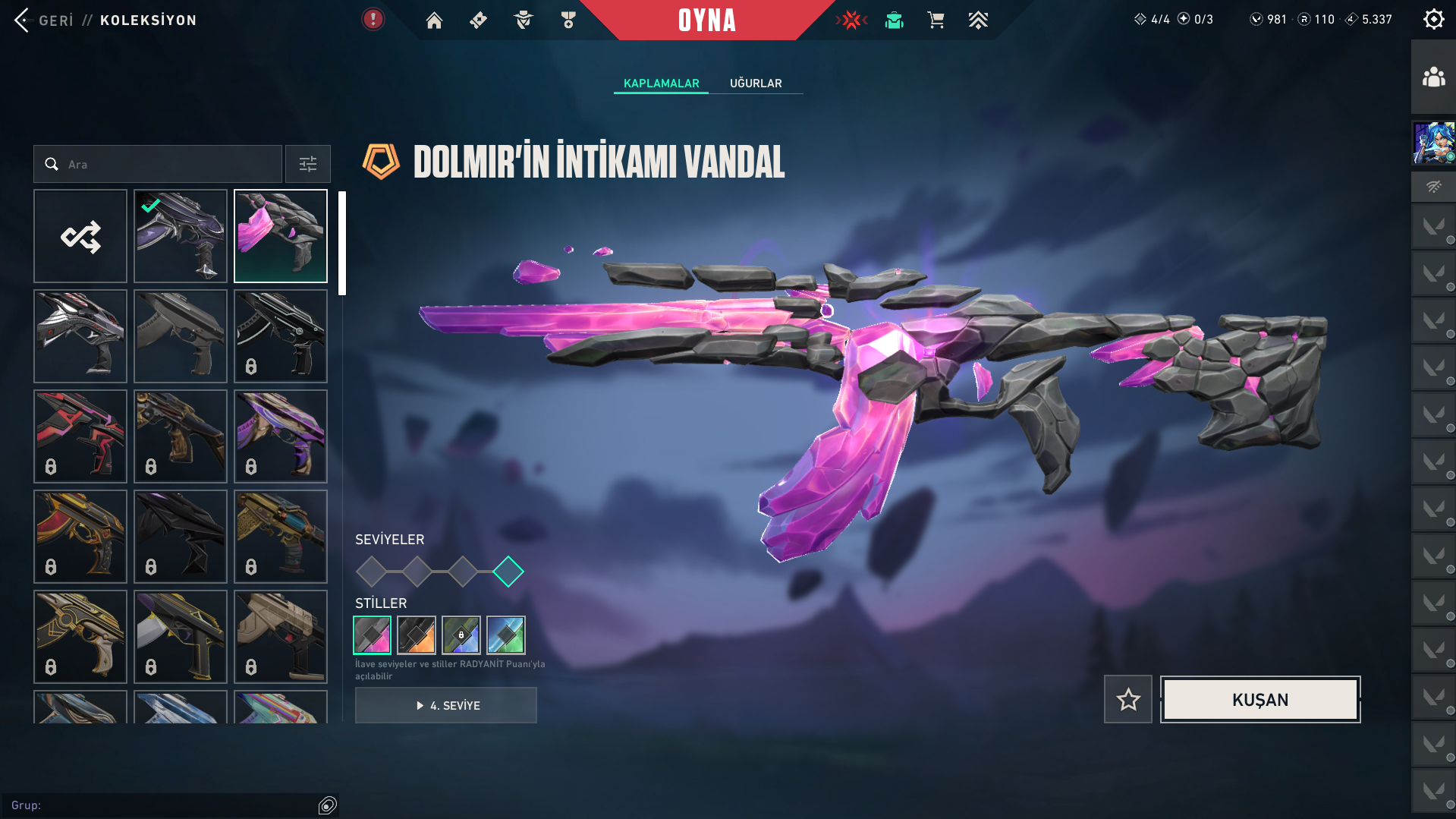1456x819 pixels.
Task: Play the 4. SEVİYE preview video
Action: tap(446, 705)
